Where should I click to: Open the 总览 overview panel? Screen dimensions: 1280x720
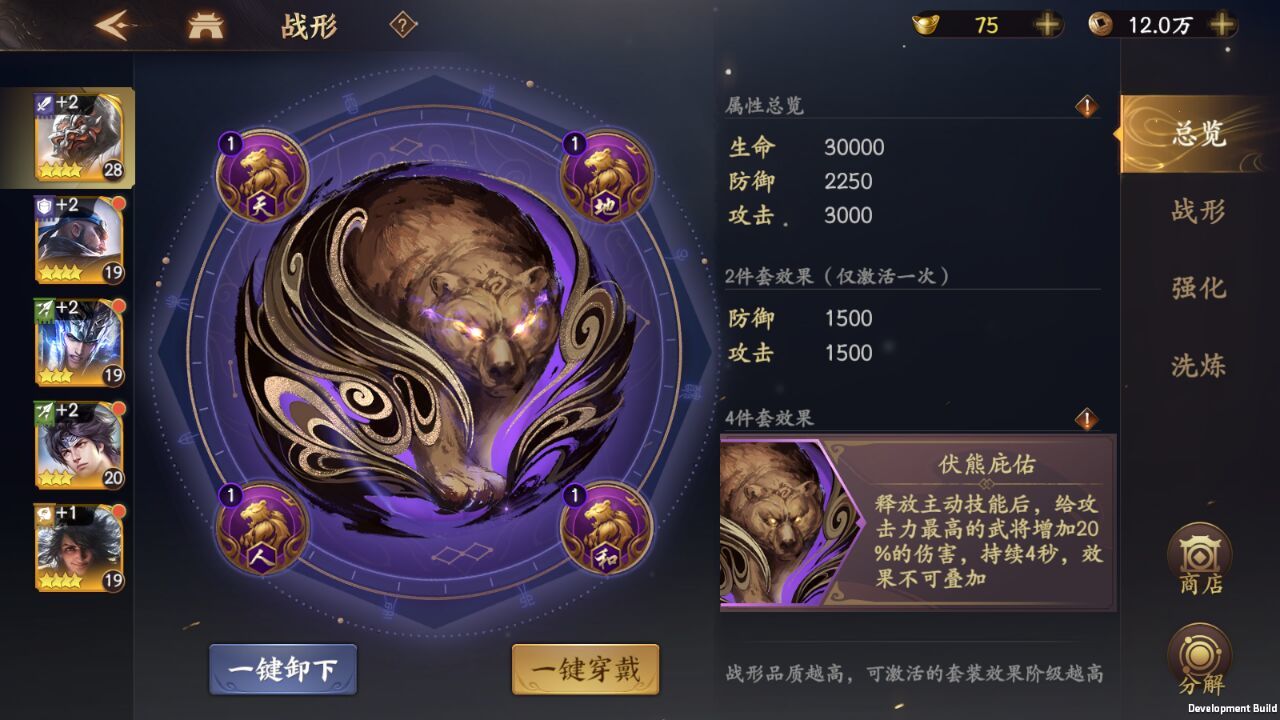click(x=1198, y=138)
